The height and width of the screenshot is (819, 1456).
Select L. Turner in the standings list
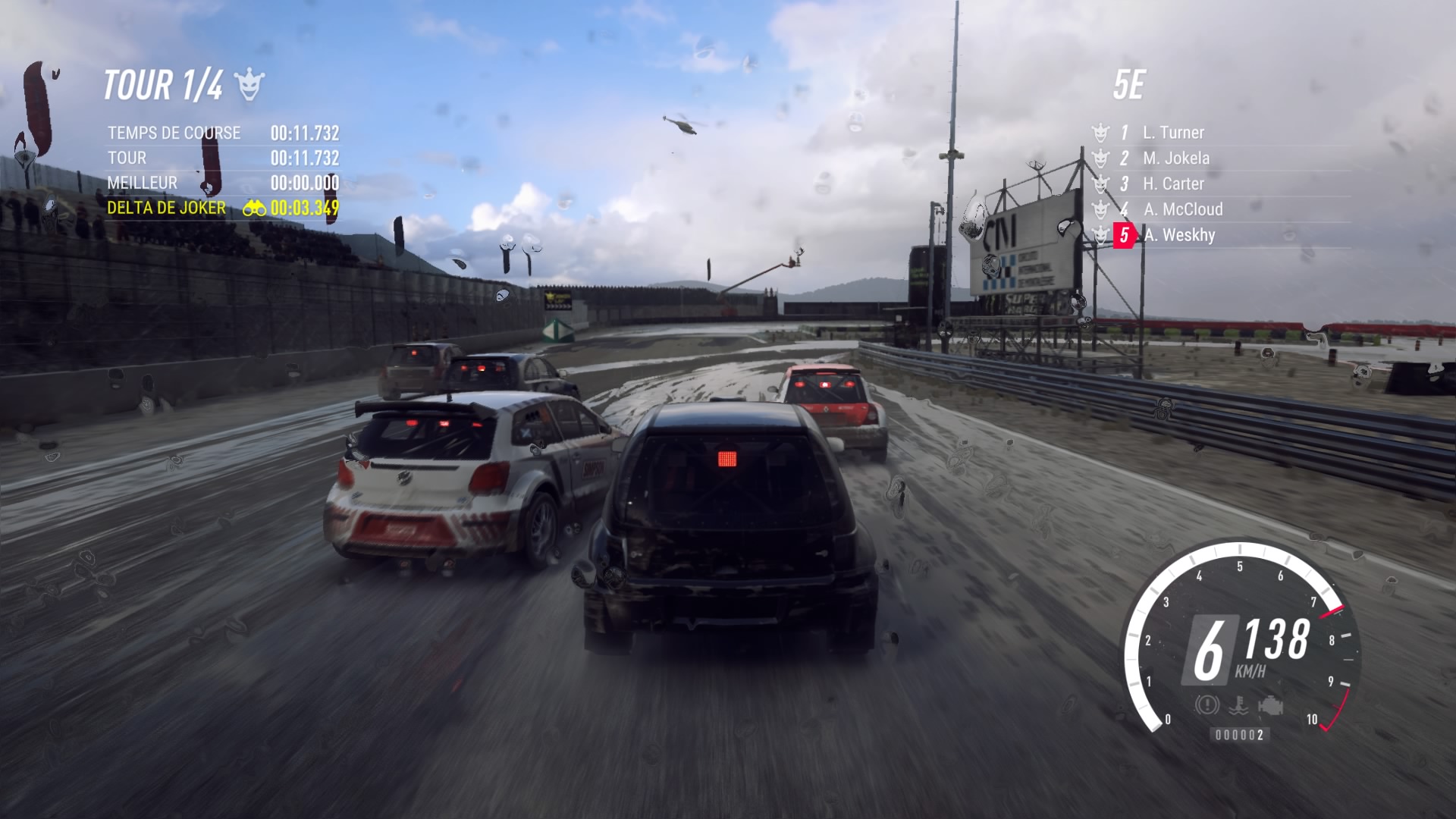point(1173,133)
